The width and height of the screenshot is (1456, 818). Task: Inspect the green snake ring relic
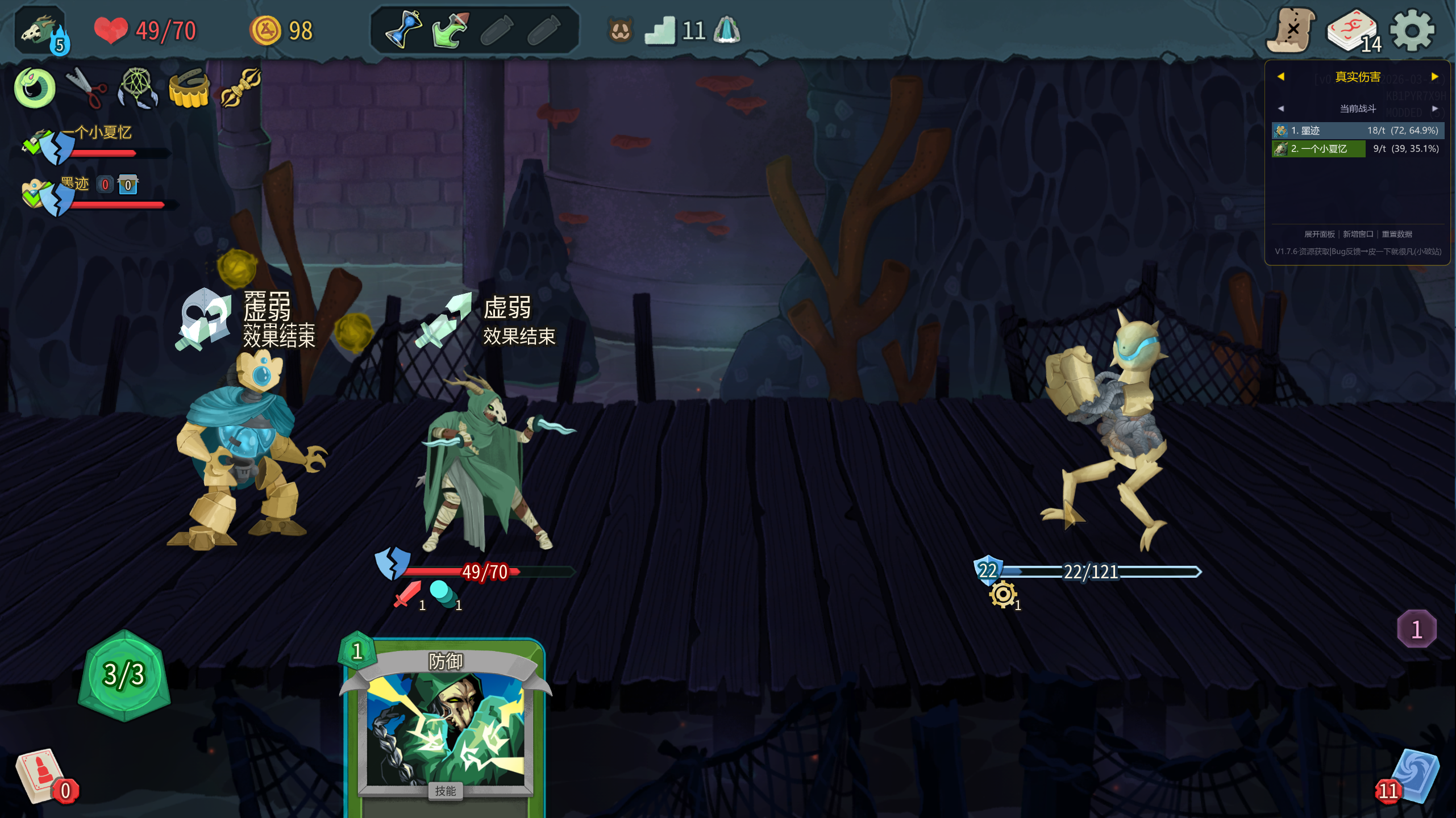click(35, 88)
